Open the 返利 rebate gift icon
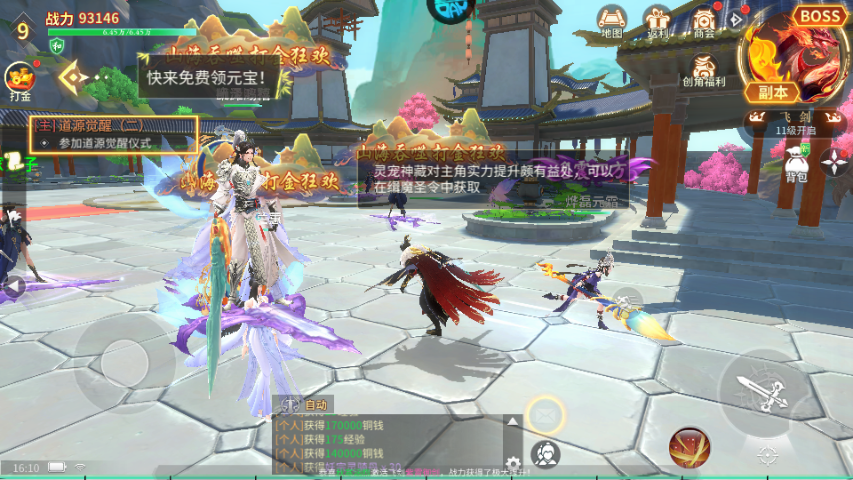Viewport: 853px width, 480px height. click(657, 21)
